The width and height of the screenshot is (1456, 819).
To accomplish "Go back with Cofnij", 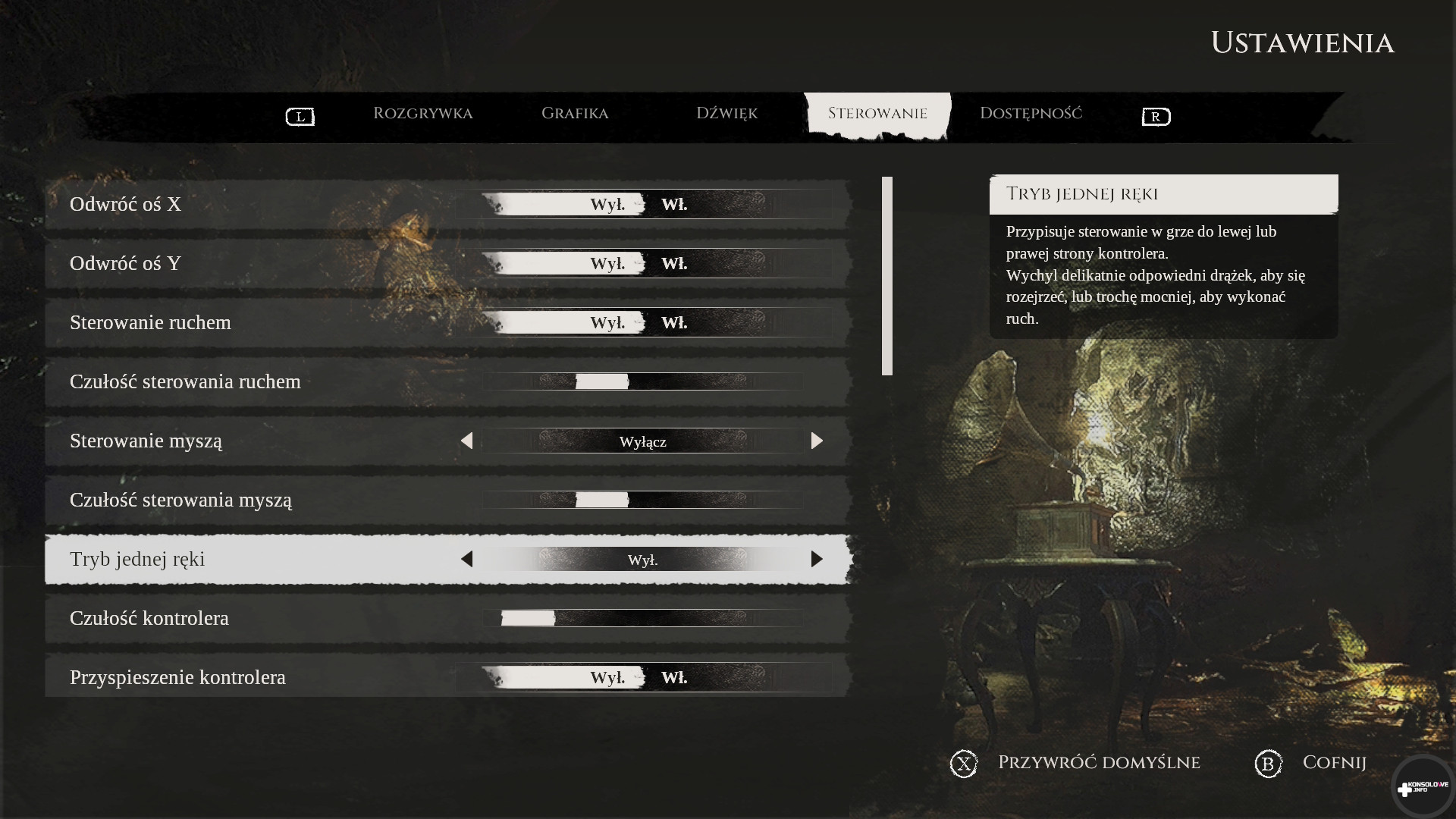I will click(1333, 763).
